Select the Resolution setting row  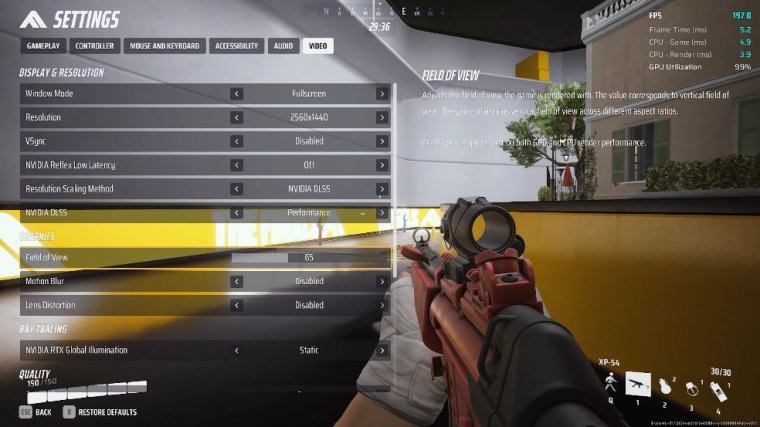pos(120,118)
